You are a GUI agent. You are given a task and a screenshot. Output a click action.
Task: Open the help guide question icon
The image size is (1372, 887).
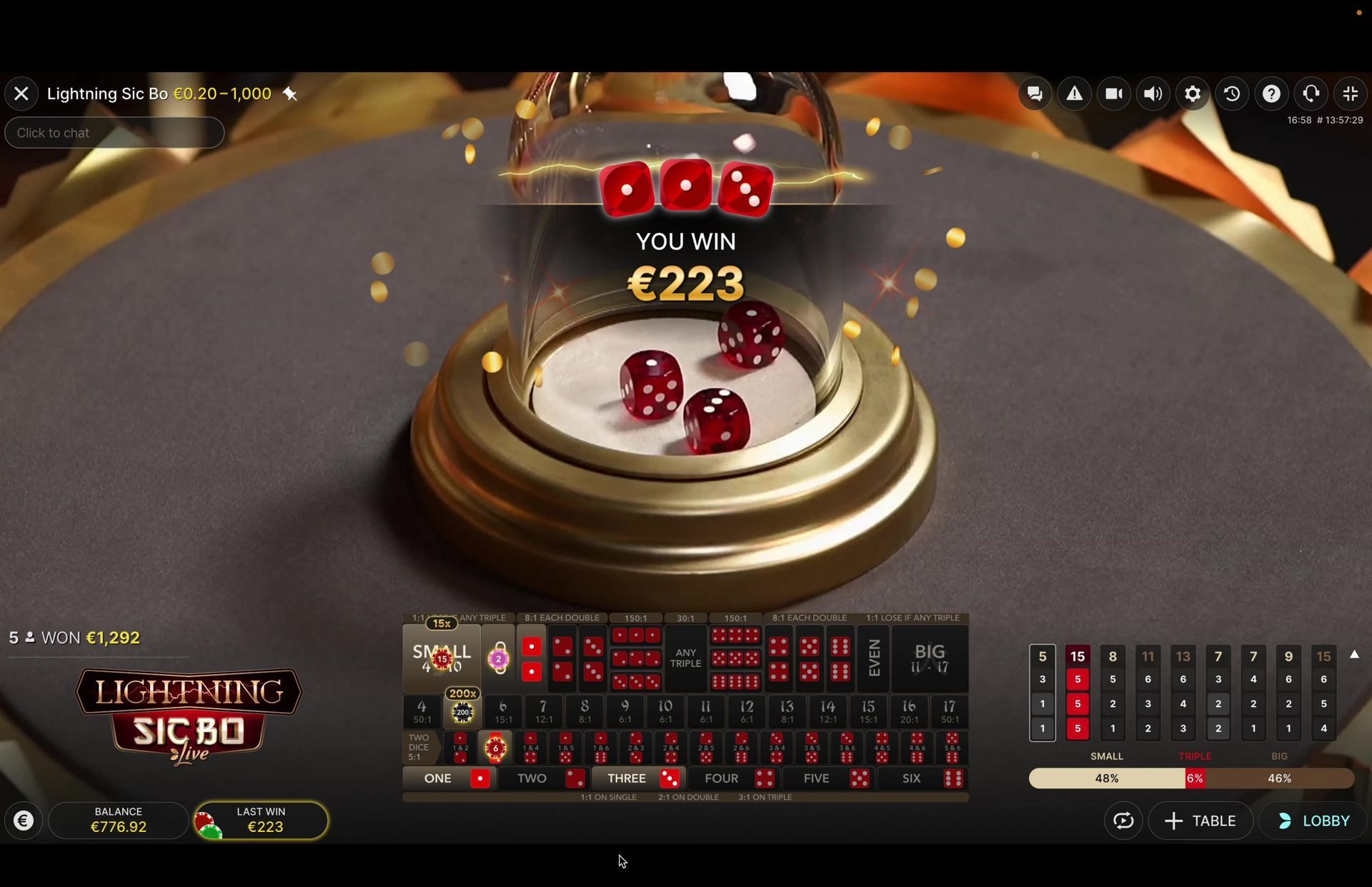(1271, 93)
